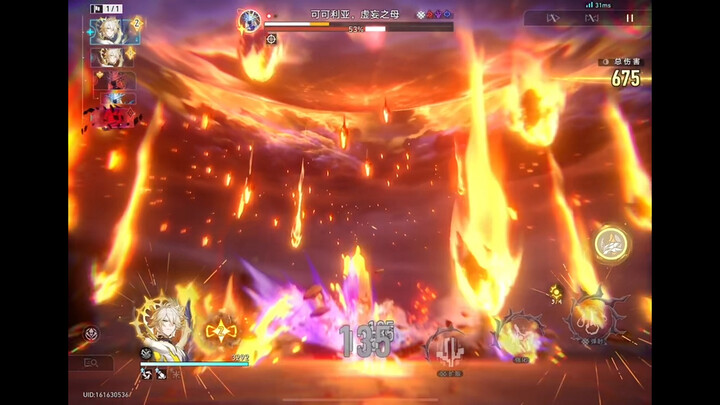This screenshot has width=720, height=405.
Task: Use the circular skill button with a portrait
Action: [518, 336]
